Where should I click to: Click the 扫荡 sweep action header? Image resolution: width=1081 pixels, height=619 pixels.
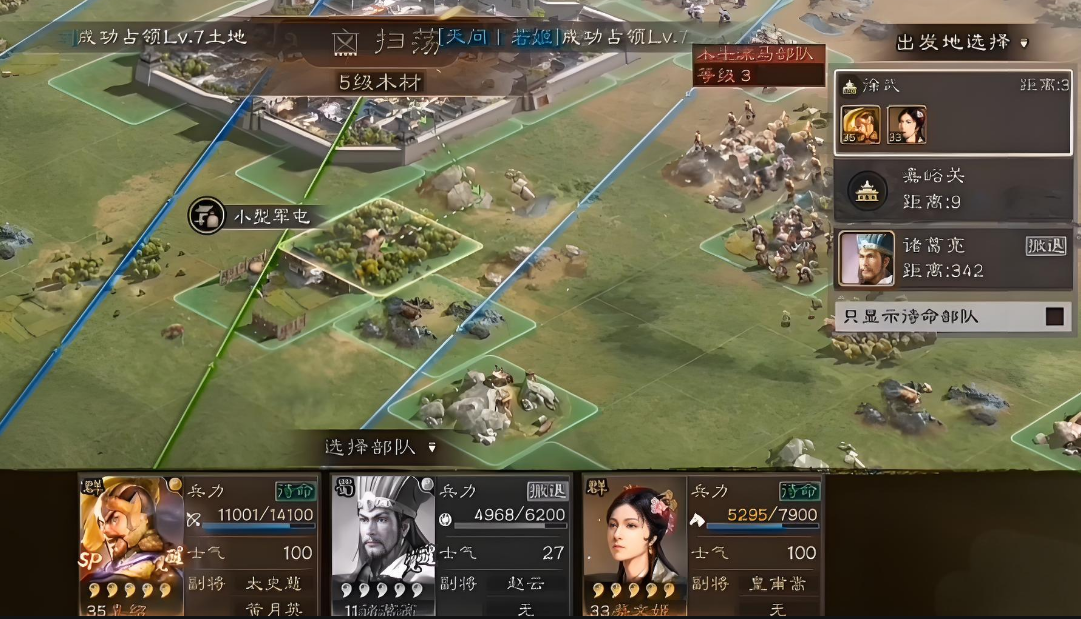point(385,42)
